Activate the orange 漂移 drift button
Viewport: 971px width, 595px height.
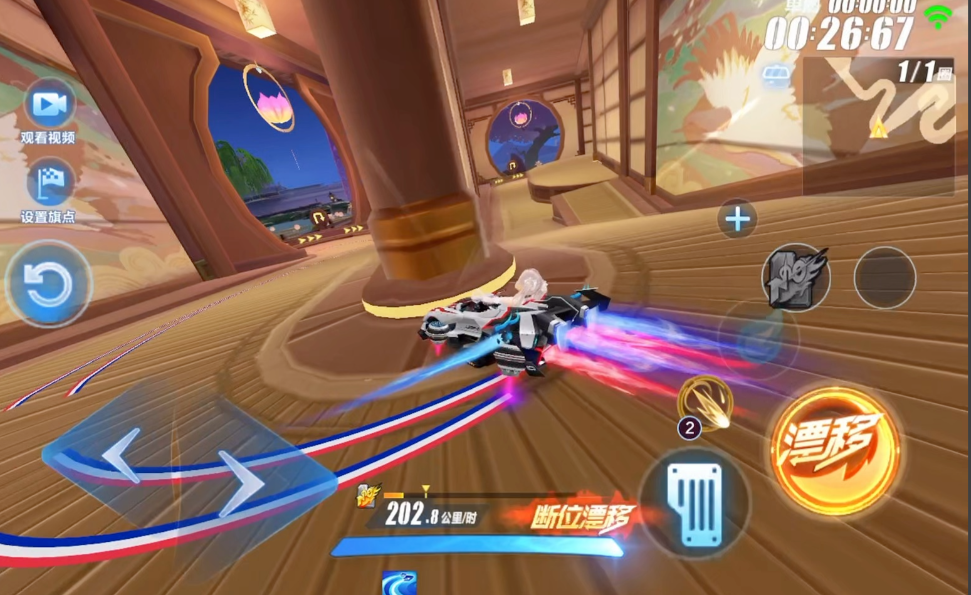coord(834,452)
